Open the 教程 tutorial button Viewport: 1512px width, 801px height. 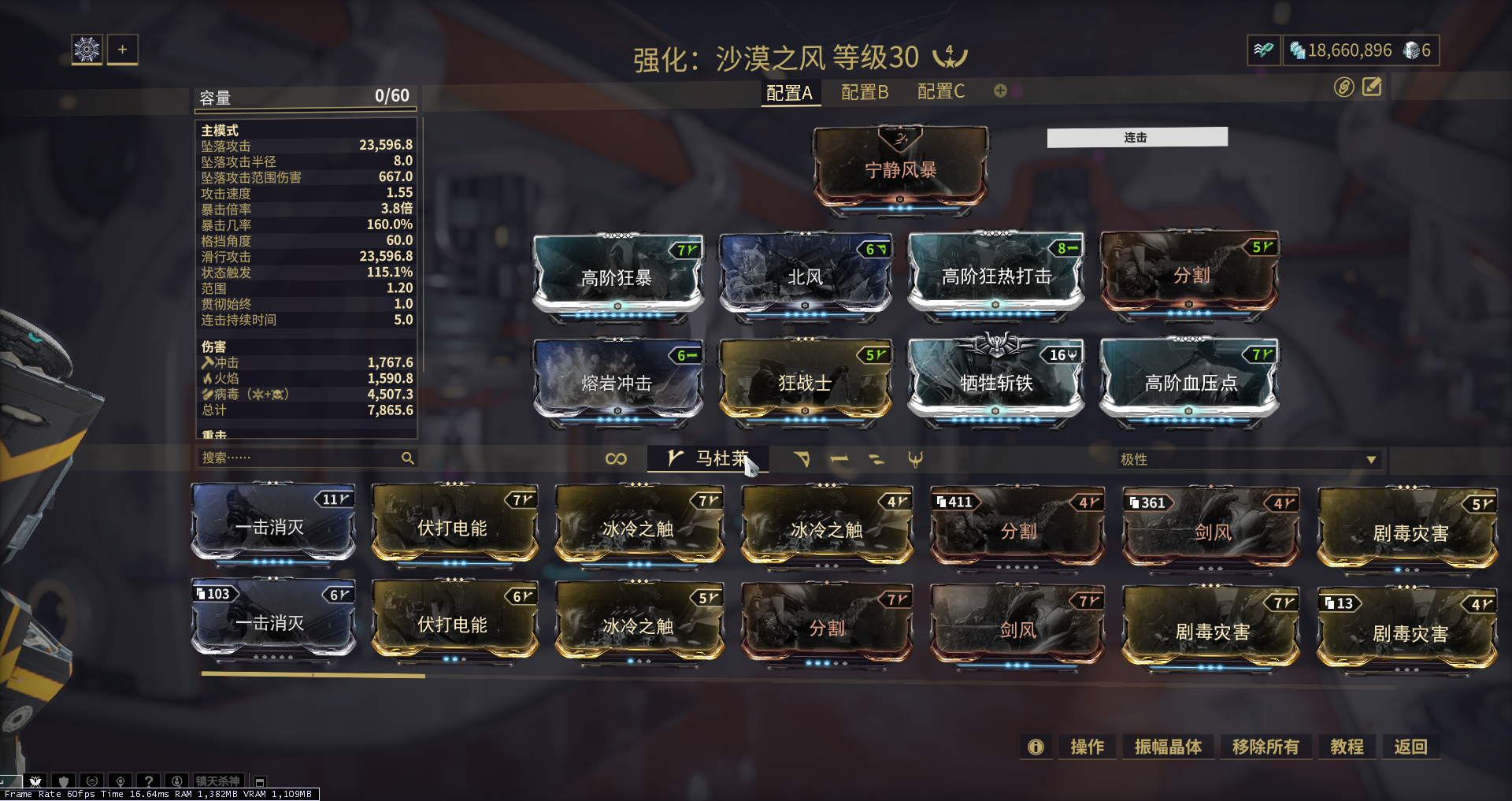click(1347, 747)
